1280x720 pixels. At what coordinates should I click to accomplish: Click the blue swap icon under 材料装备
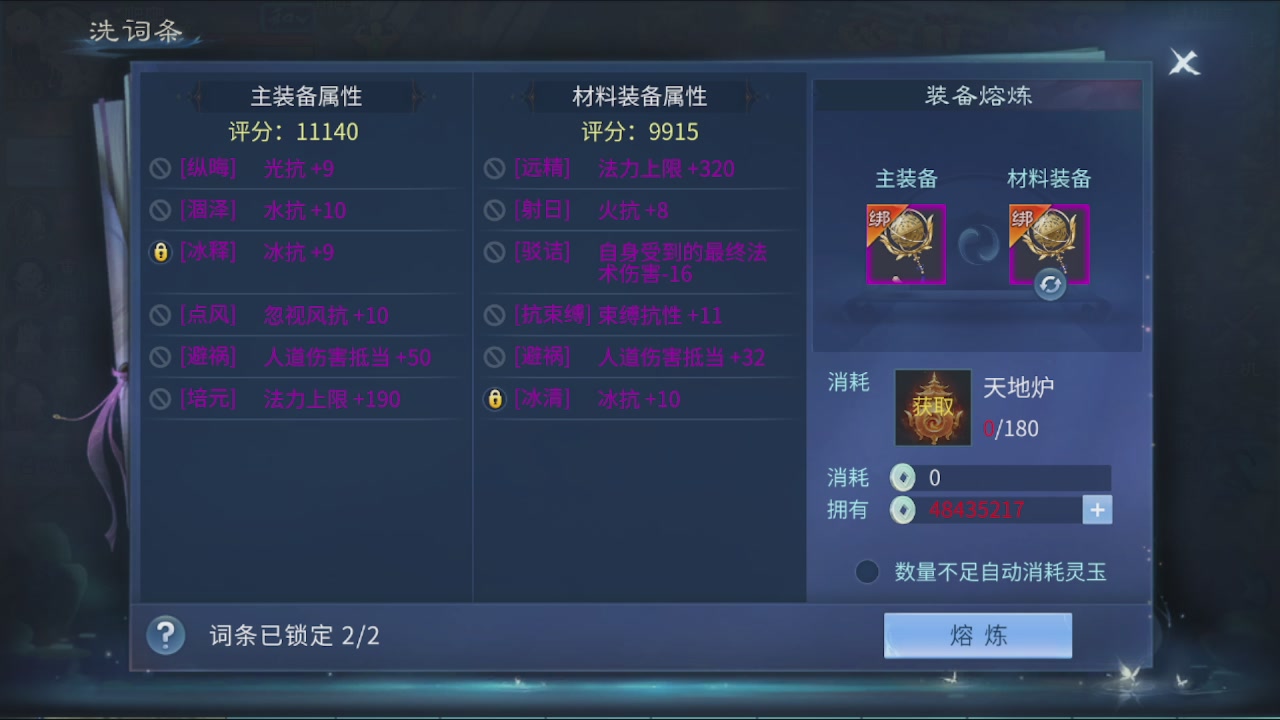pyautogui.click(x=1050, y=285)
